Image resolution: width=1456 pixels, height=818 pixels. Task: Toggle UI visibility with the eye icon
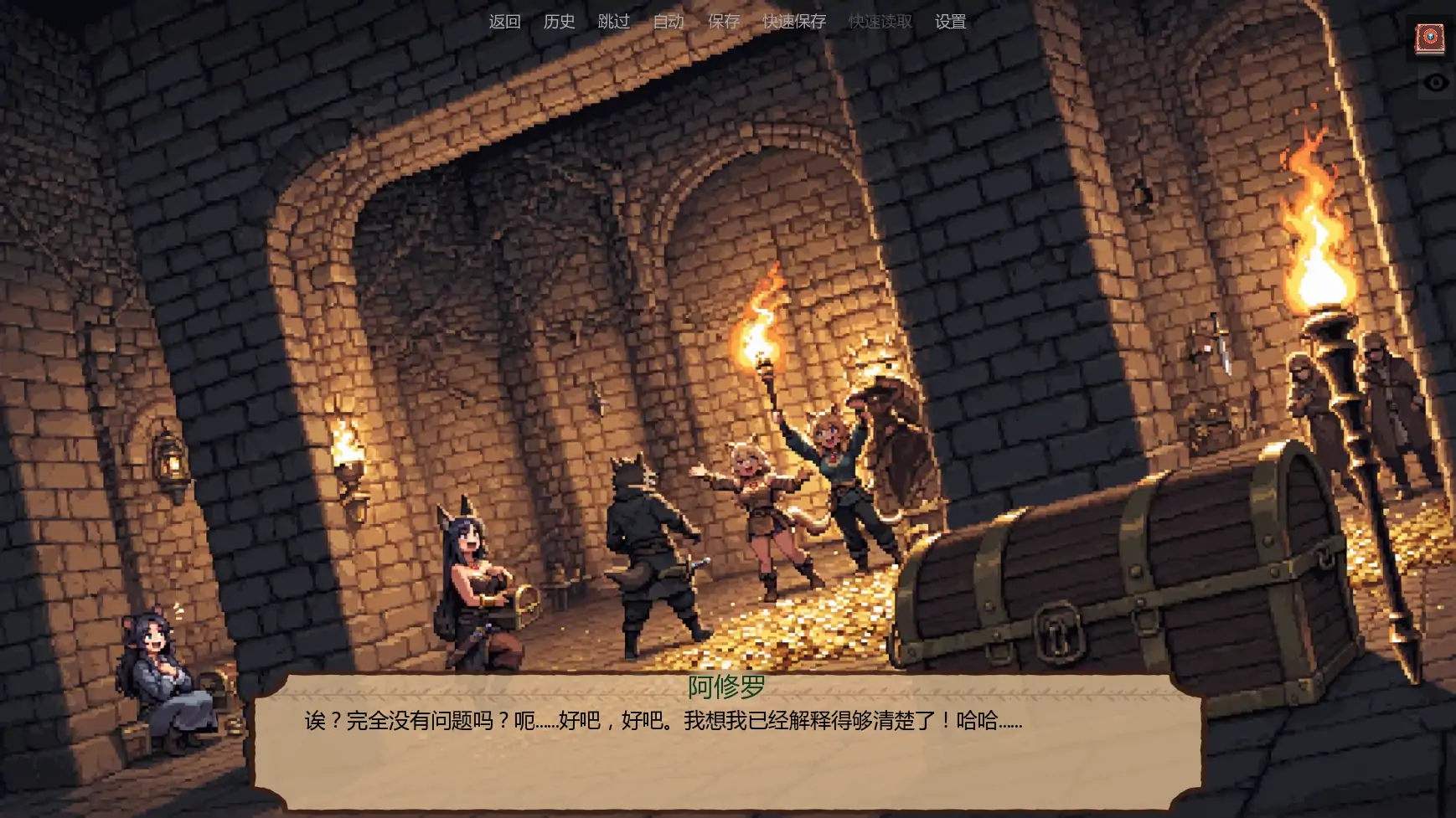point(1438,81)
